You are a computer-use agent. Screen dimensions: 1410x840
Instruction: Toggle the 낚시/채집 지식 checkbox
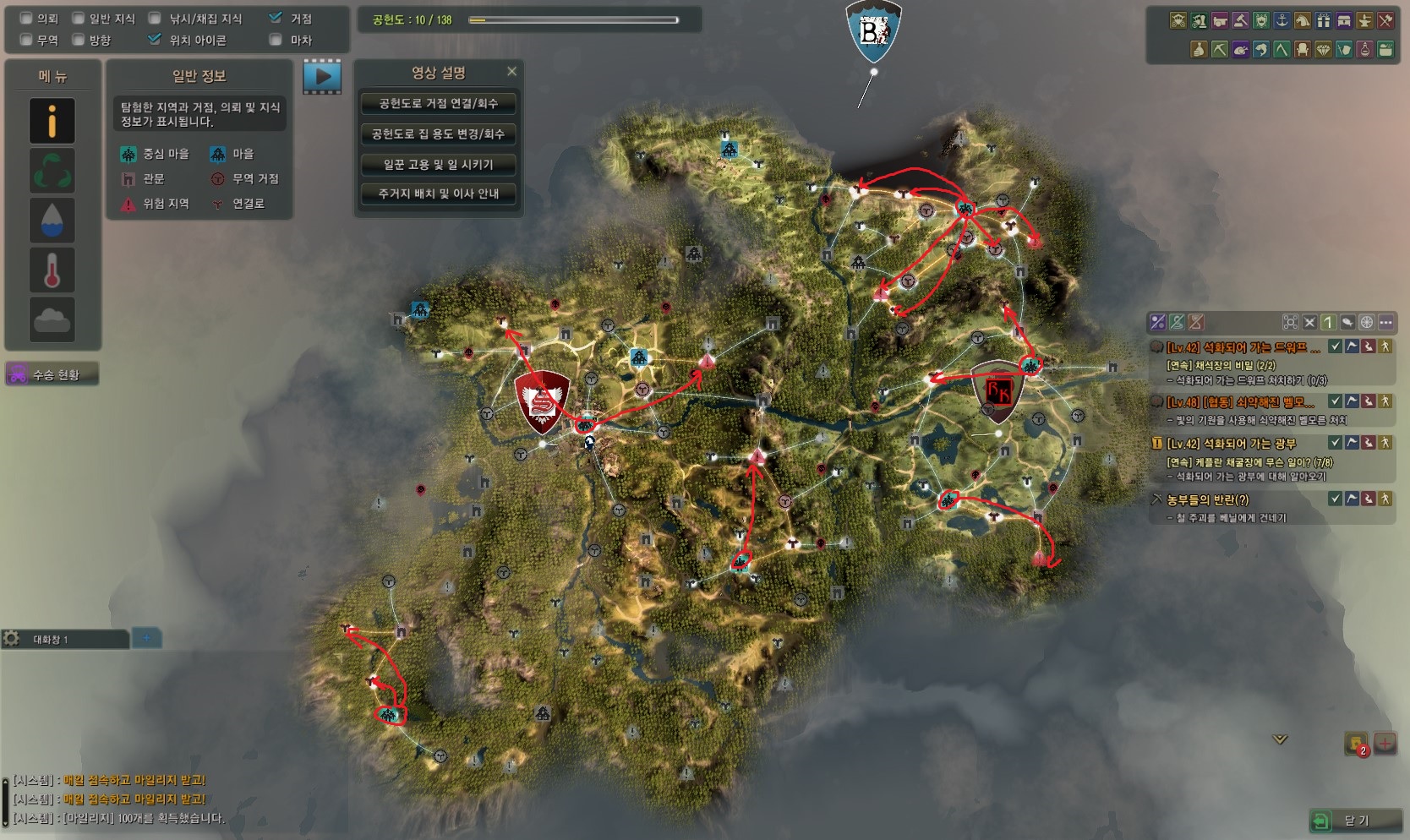pos(155,19)
